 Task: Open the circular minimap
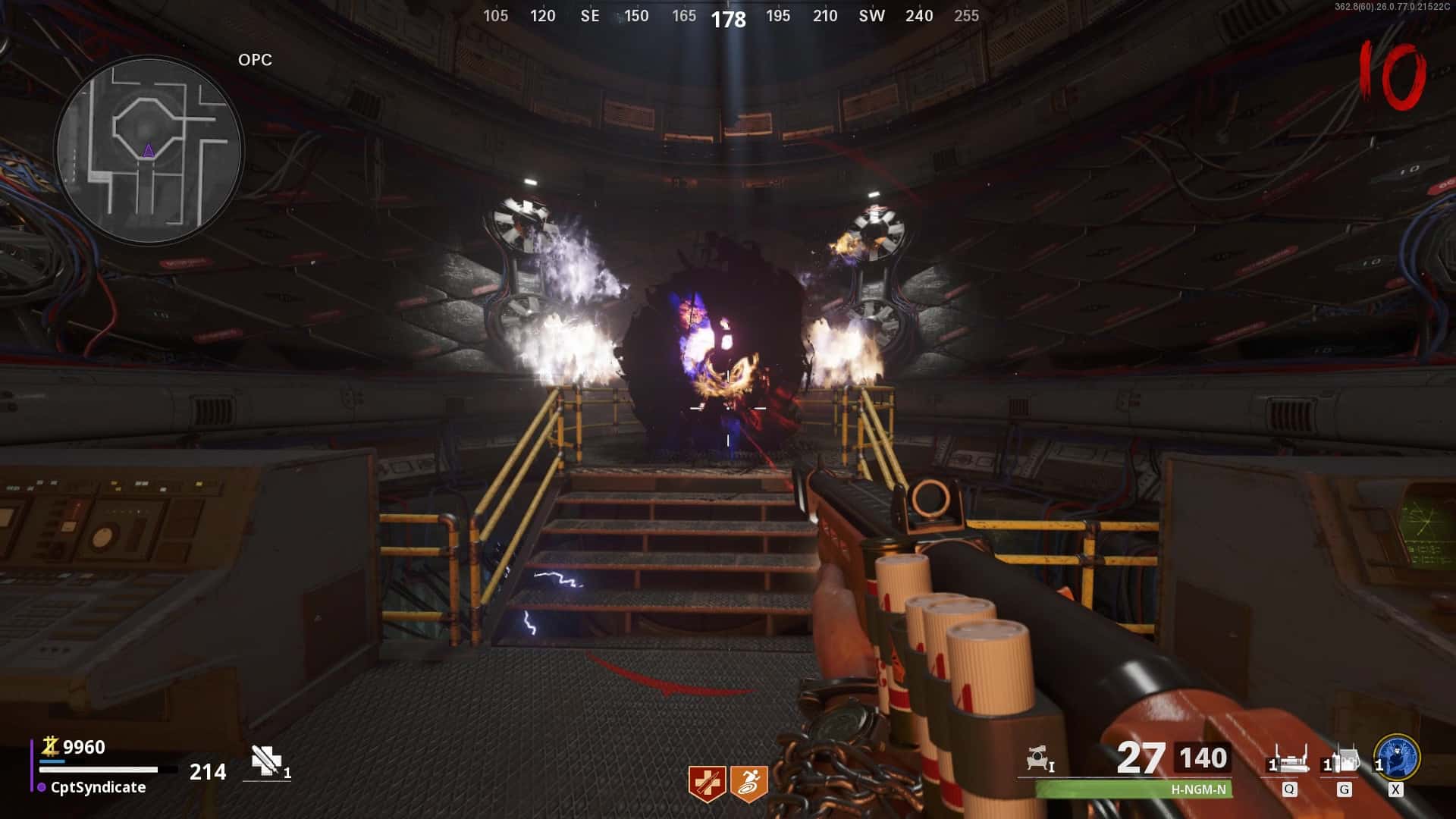pos(149,150)
